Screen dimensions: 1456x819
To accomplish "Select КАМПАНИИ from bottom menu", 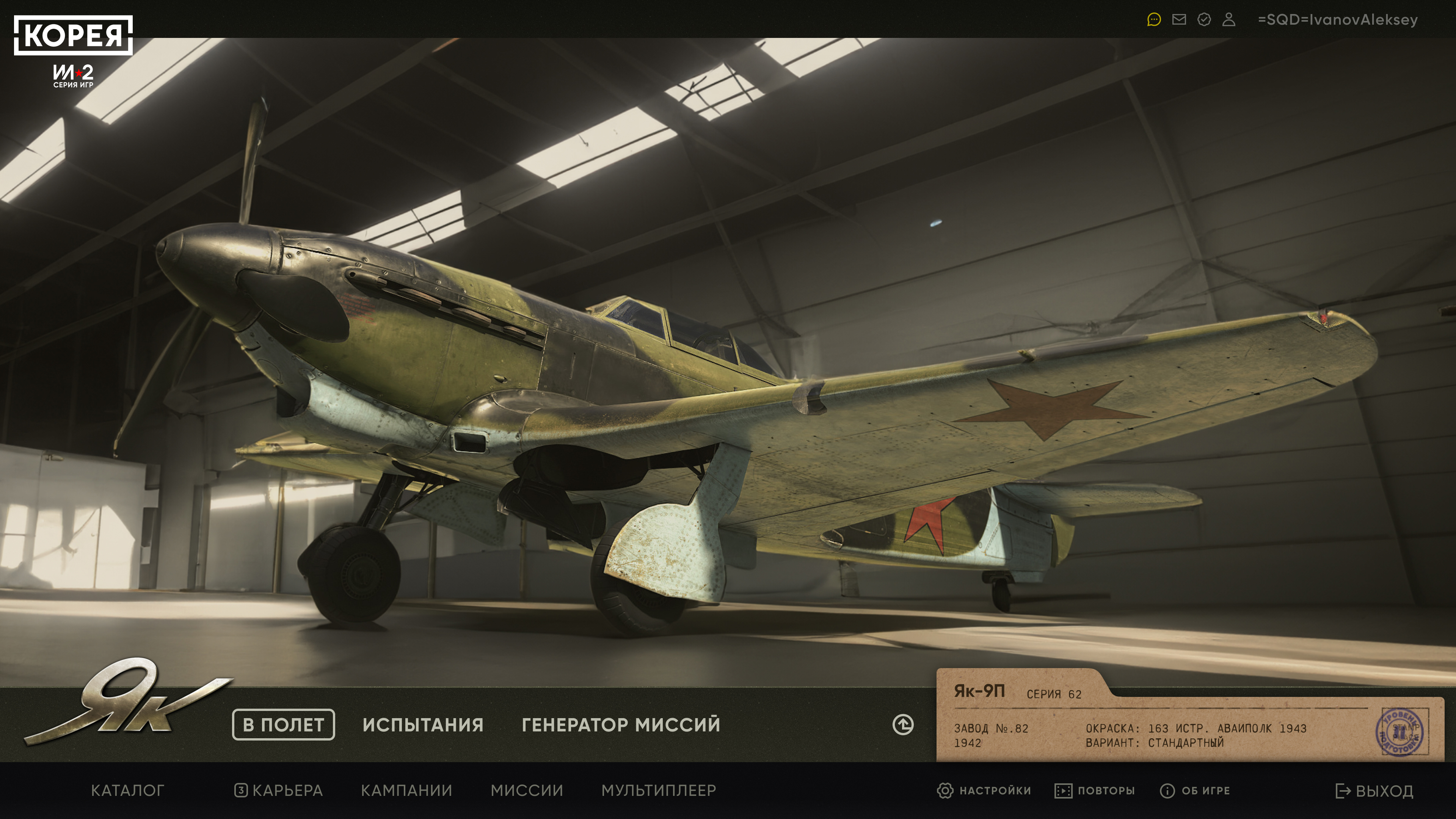I will (x=406, y=790).
